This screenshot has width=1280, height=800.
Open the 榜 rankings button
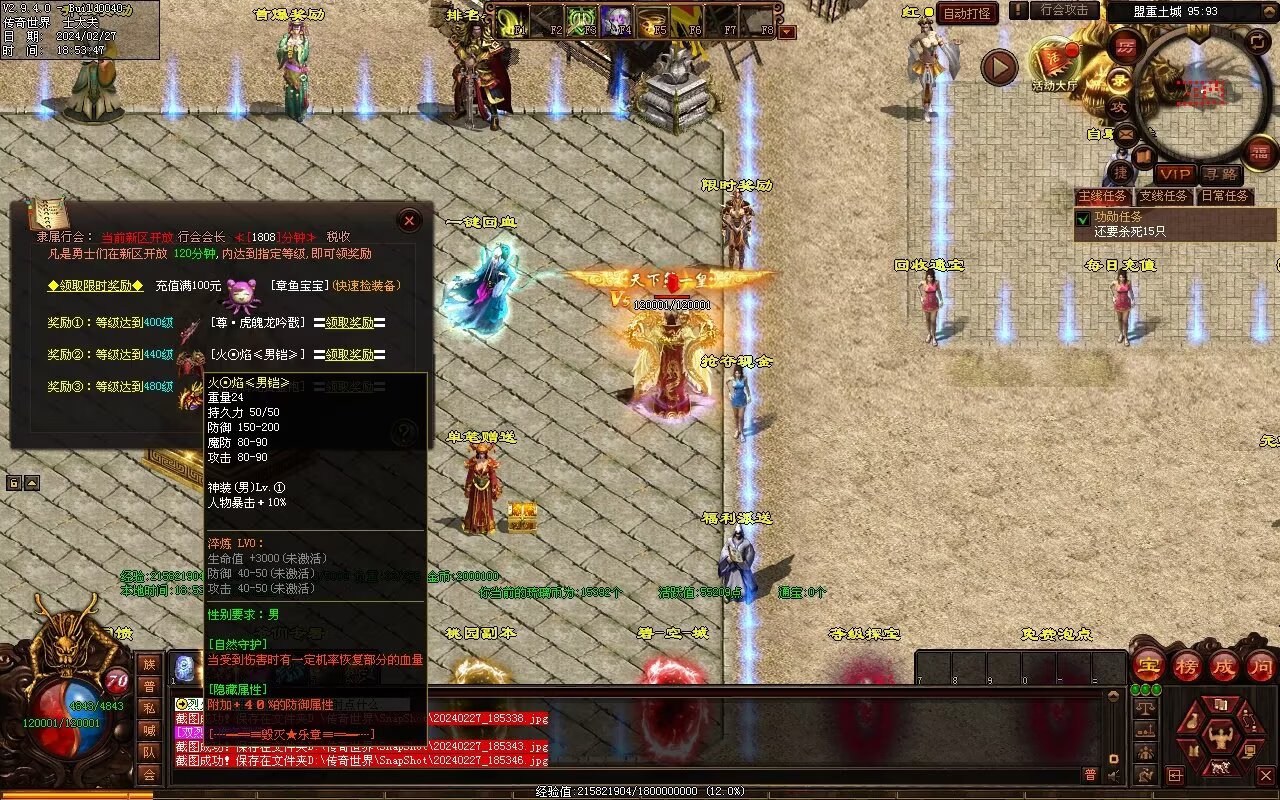1187,665
